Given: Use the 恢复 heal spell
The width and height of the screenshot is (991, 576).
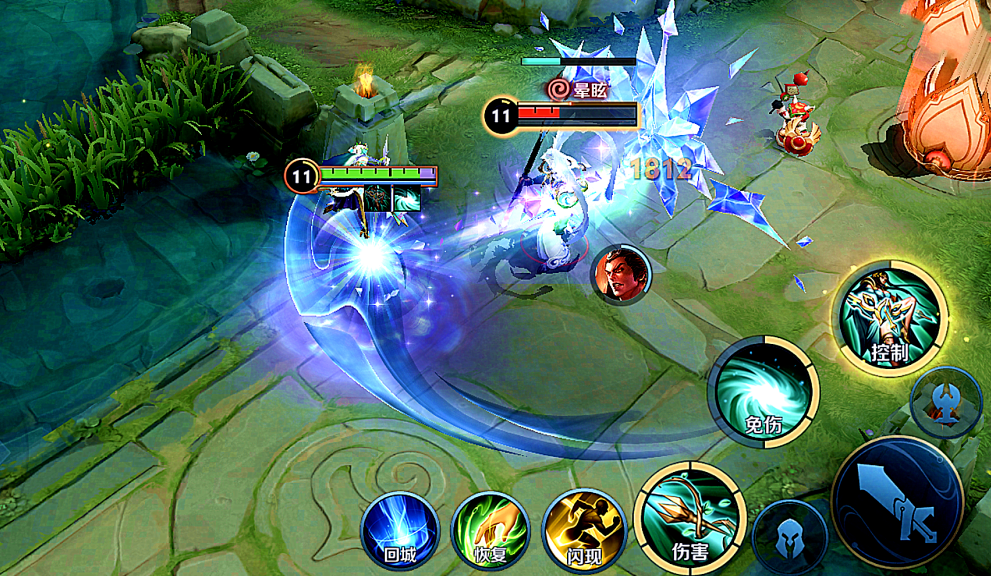Looking at the screenshot, I should tap(490, 530).
